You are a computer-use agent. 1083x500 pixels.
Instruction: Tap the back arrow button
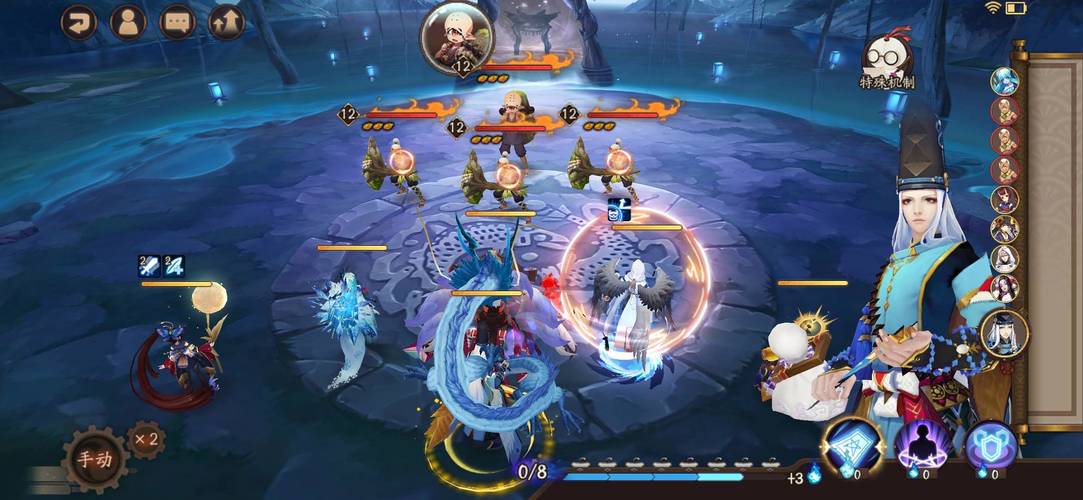click(79, 22)
